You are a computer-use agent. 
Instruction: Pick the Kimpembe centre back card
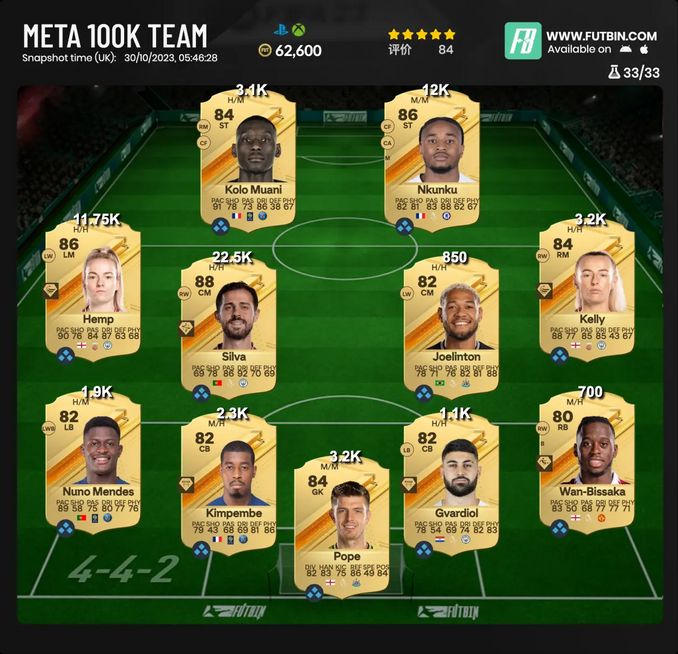point(231,478)
